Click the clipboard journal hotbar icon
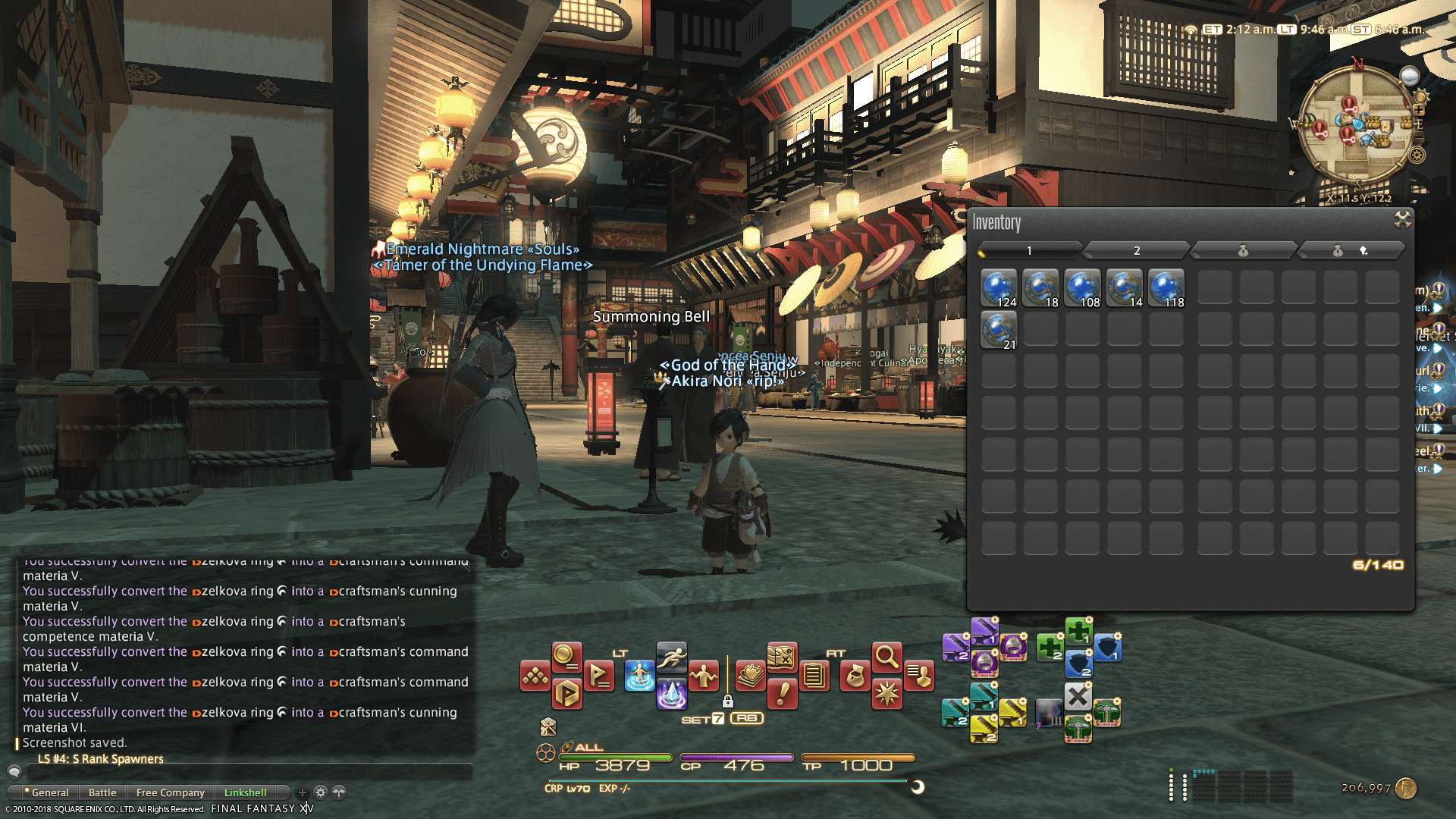Image resolution: width=1456 pixels, height=819 pixels. (813, 675)
